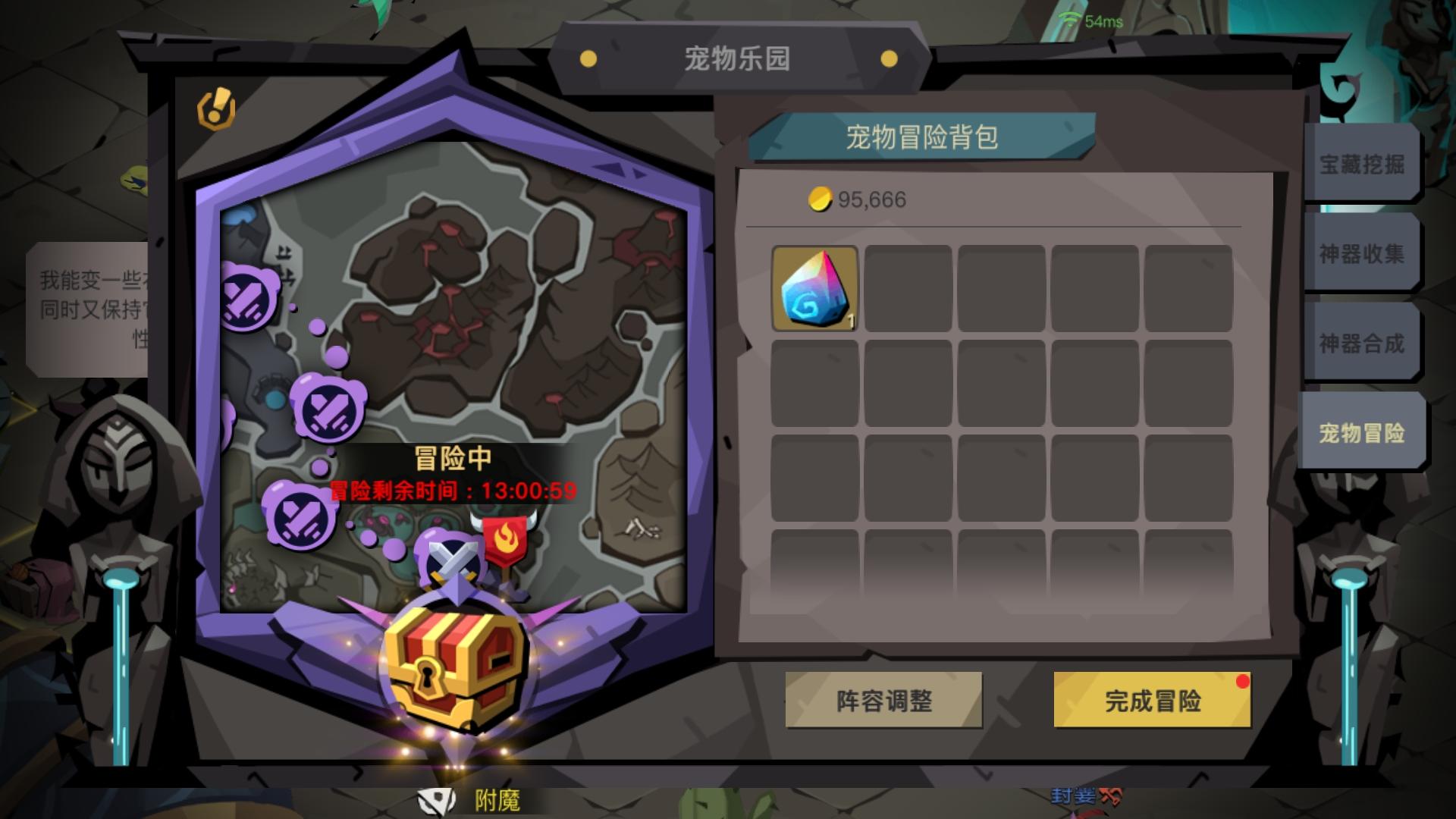Image resolution: width=1456 pixels, height=819 pixels.
Task: Click the red flame boss flag on map
Action: coord(507,538)
